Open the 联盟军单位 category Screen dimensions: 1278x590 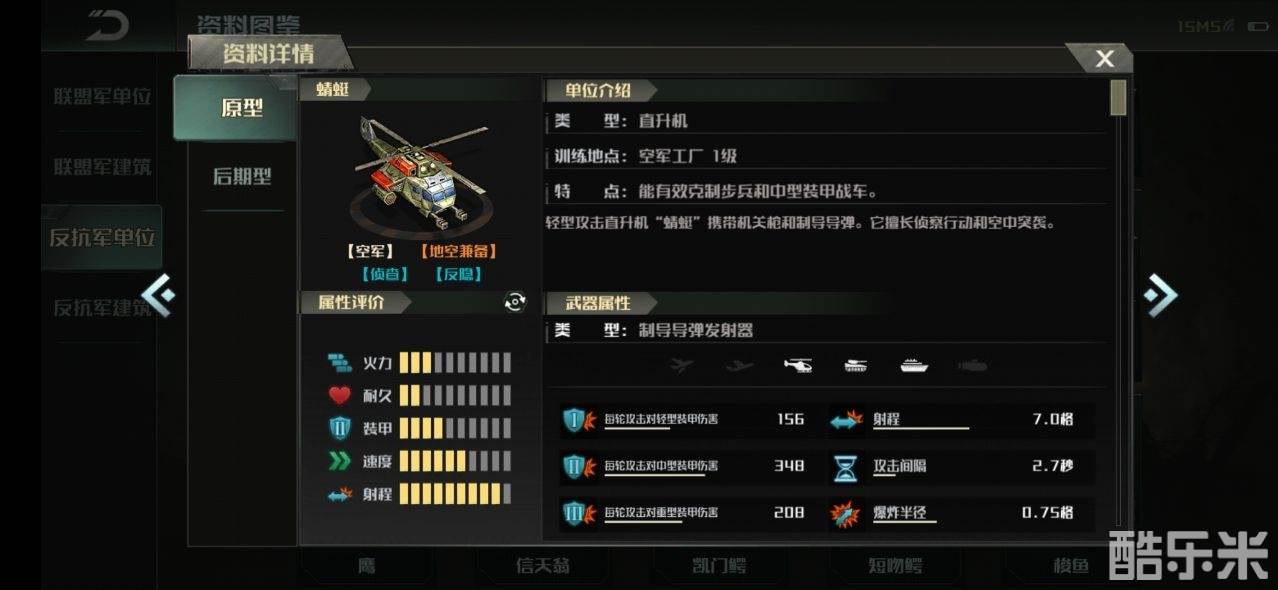click(102, 97)
